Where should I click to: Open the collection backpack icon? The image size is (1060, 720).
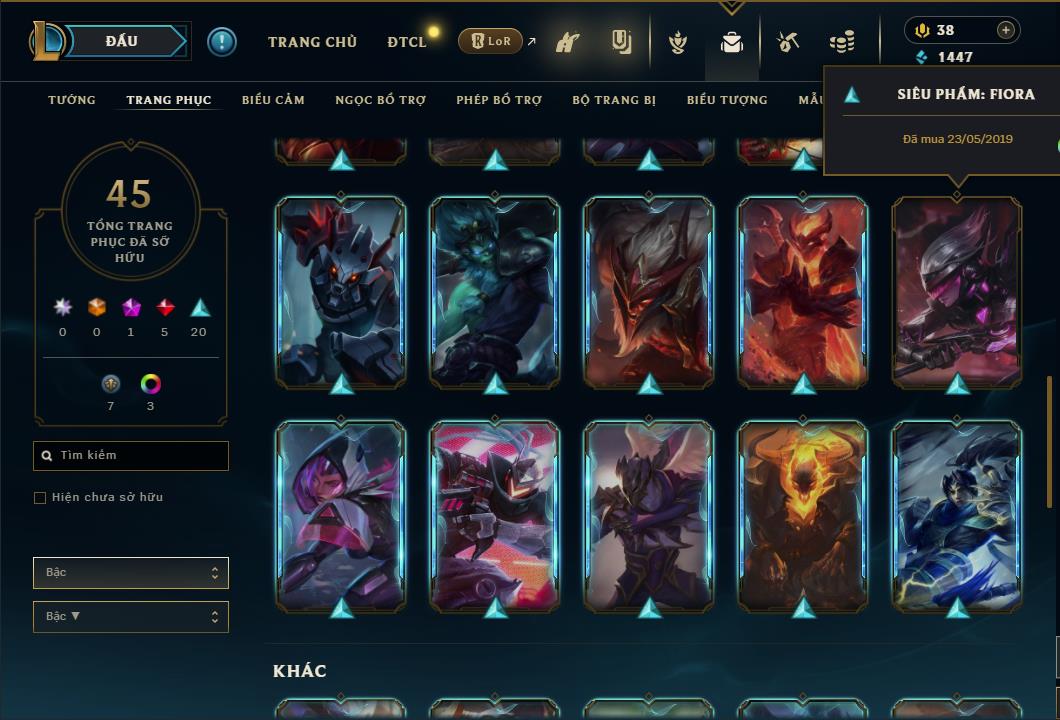point(732,43)
